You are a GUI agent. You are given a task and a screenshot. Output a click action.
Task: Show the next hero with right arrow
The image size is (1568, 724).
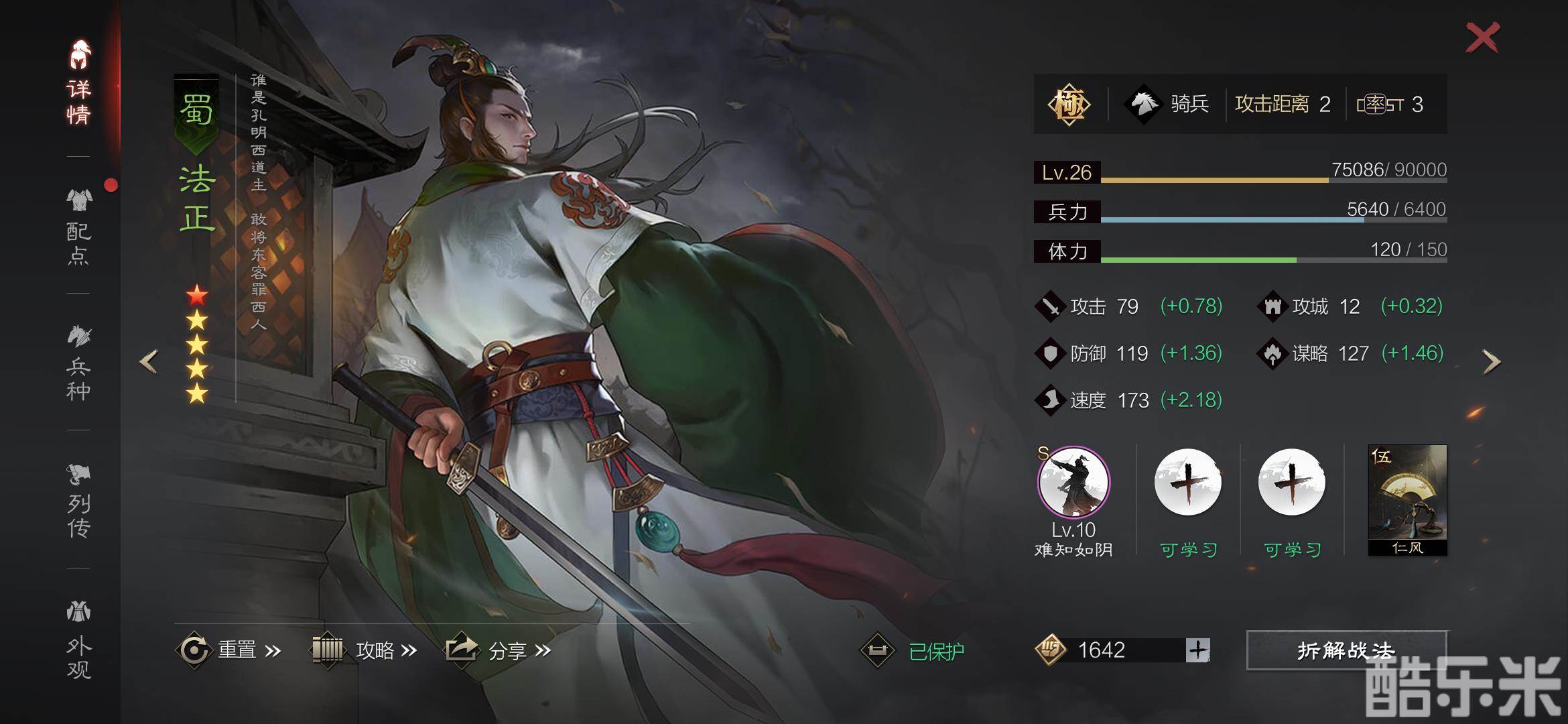coord(1491,362)
